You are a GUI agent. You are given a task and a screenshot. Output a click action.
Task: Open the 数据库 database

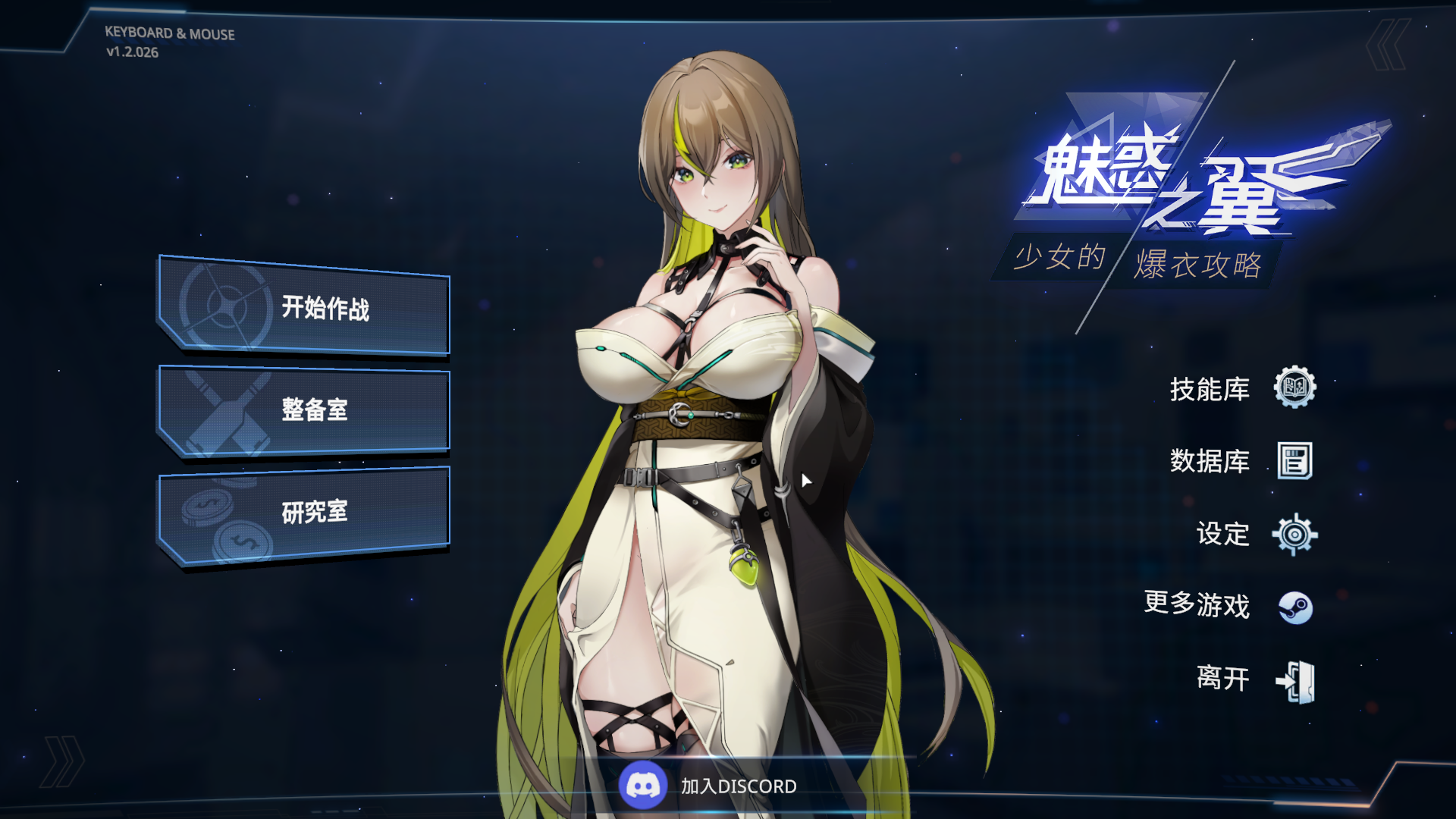coord(1242,460)
